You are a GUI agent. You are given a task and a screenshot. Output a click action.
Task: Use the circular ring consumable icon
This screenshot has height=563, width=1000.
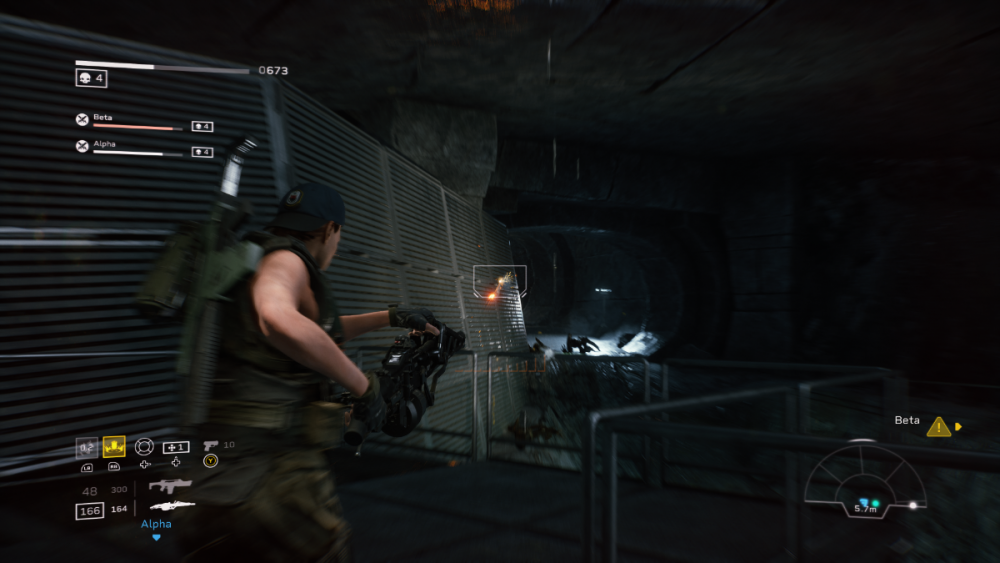[x=144, y=446]
